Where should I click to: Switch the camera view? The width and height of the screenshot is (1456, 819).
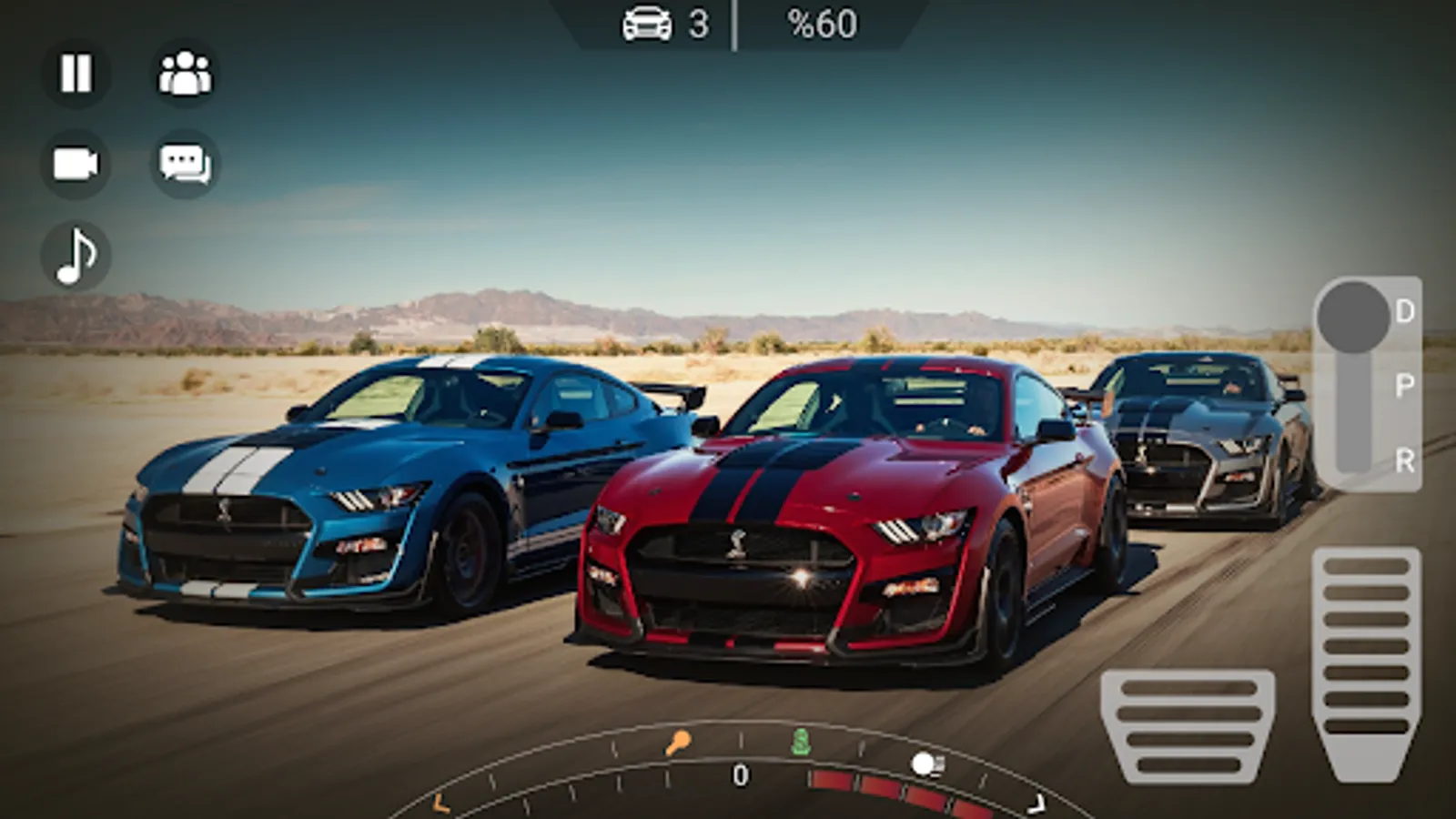76,165
